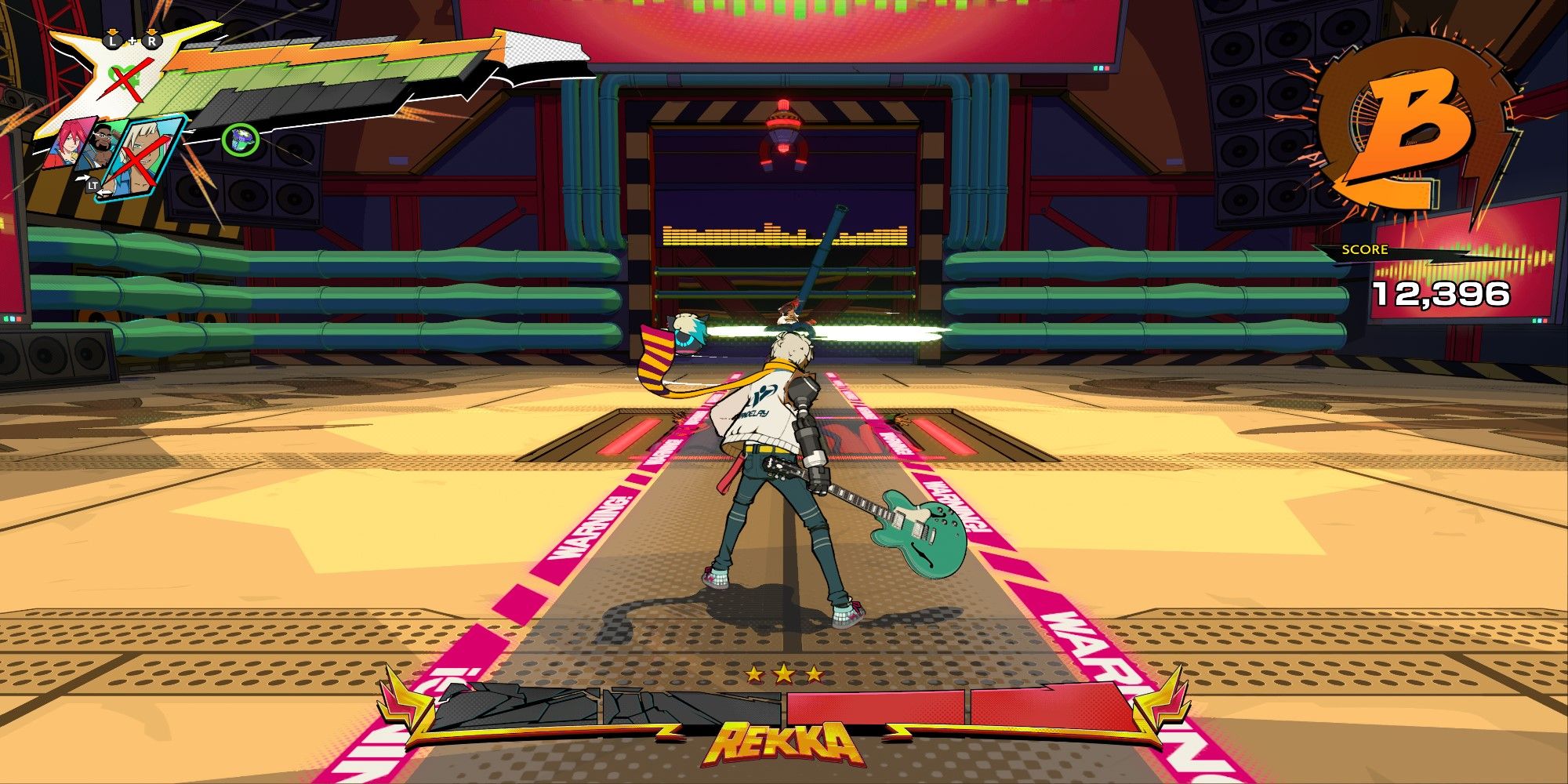This screenshot has width=1568, height=784.
Task: Toggle the right swap arrow below LT
Action: pos(103,191)
